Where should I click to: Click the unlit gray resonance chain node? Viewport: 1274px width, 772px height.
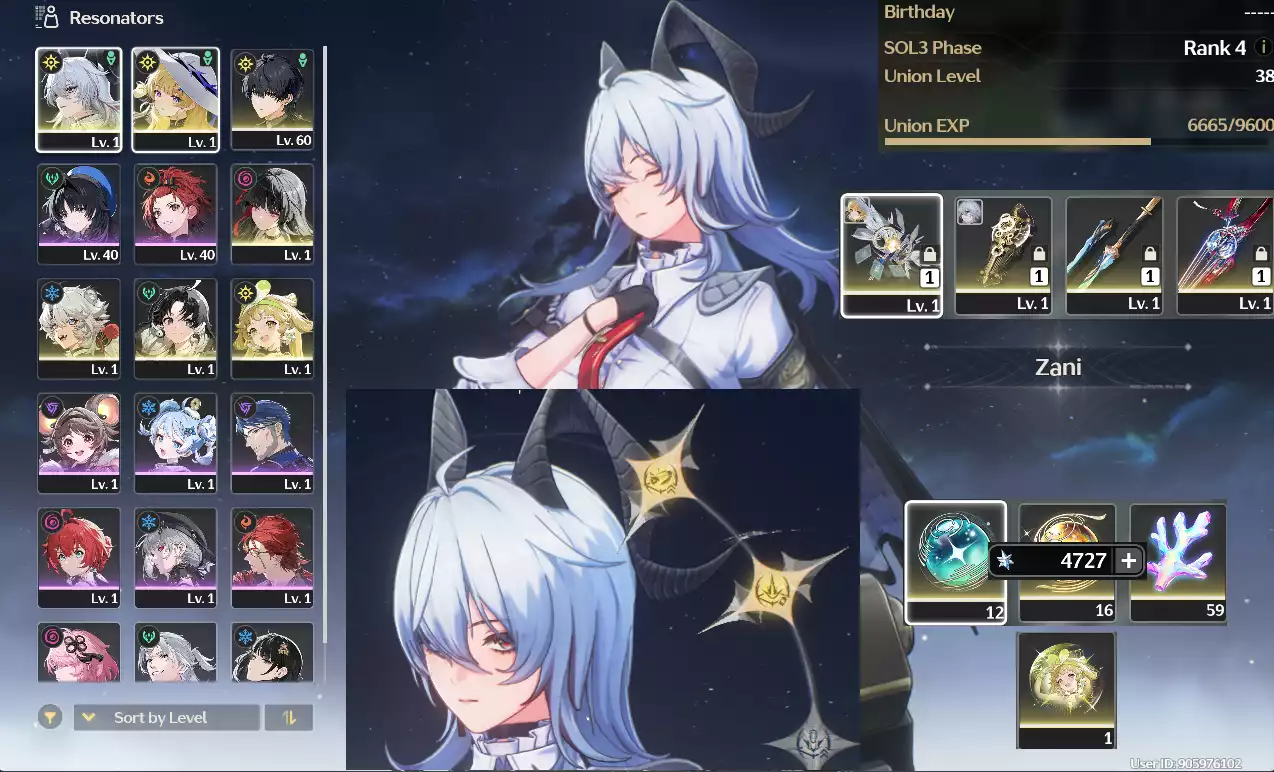[x=812, y=745]
